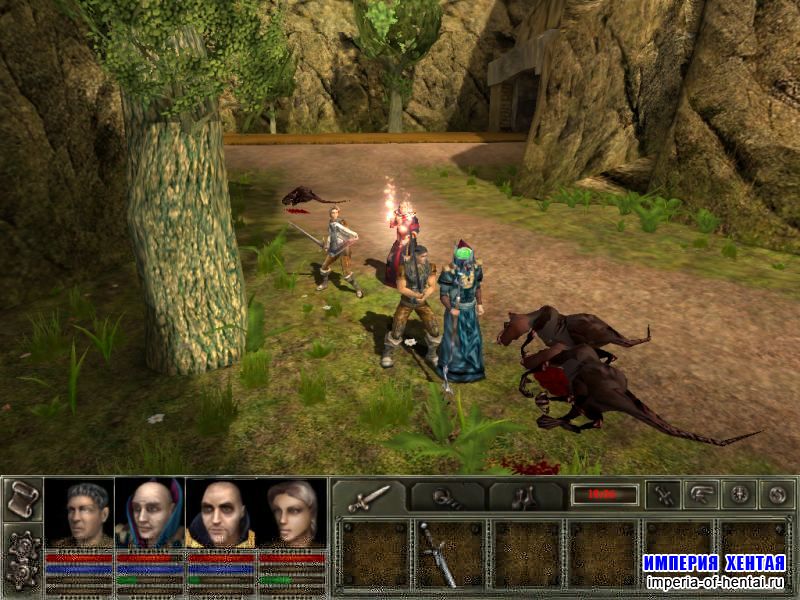Select the gray-haired man's portrait

coord(79,514)
